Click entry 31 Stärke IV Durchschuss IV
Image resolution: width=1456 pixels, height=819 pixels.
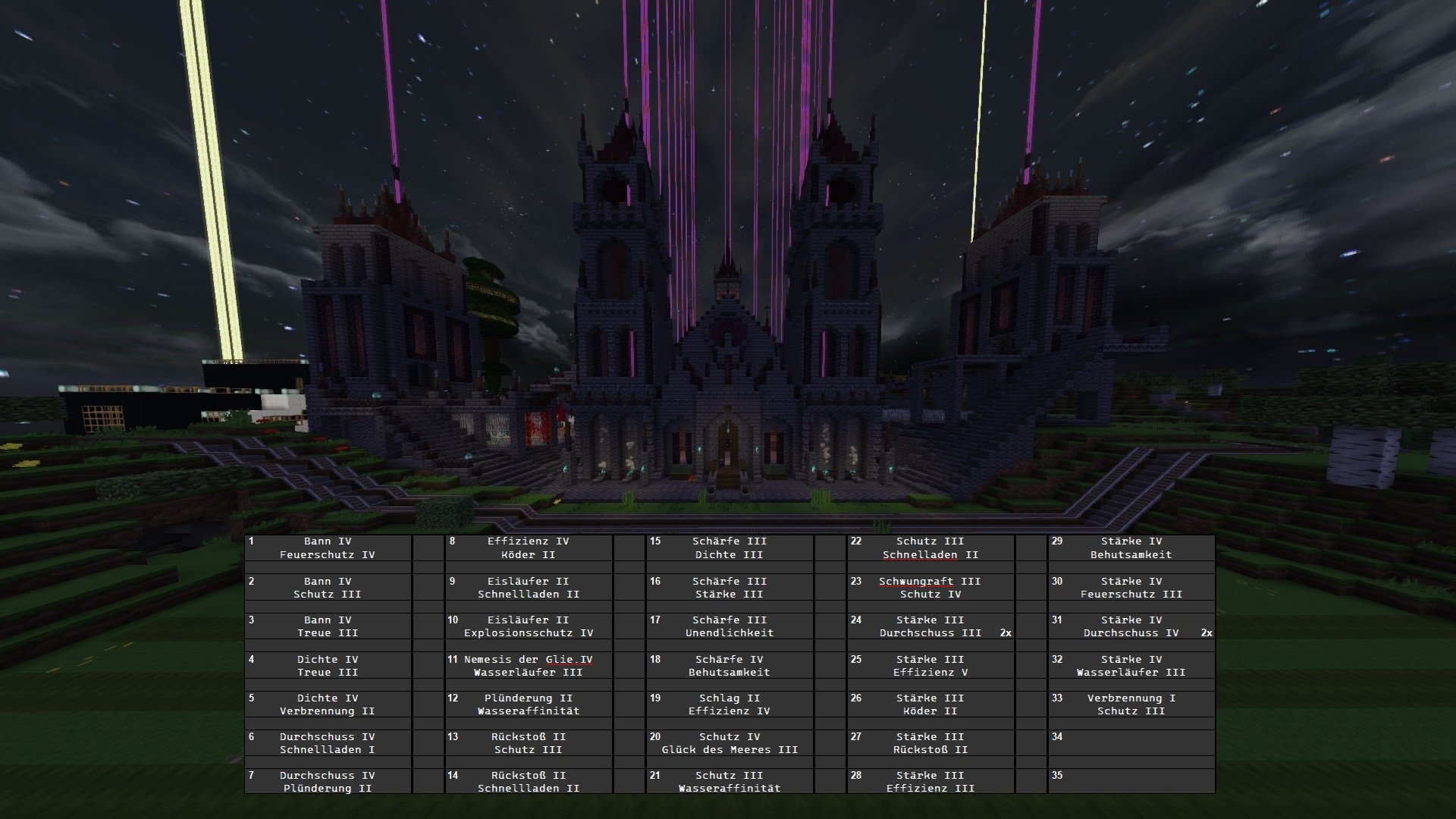click(1131, 626)
